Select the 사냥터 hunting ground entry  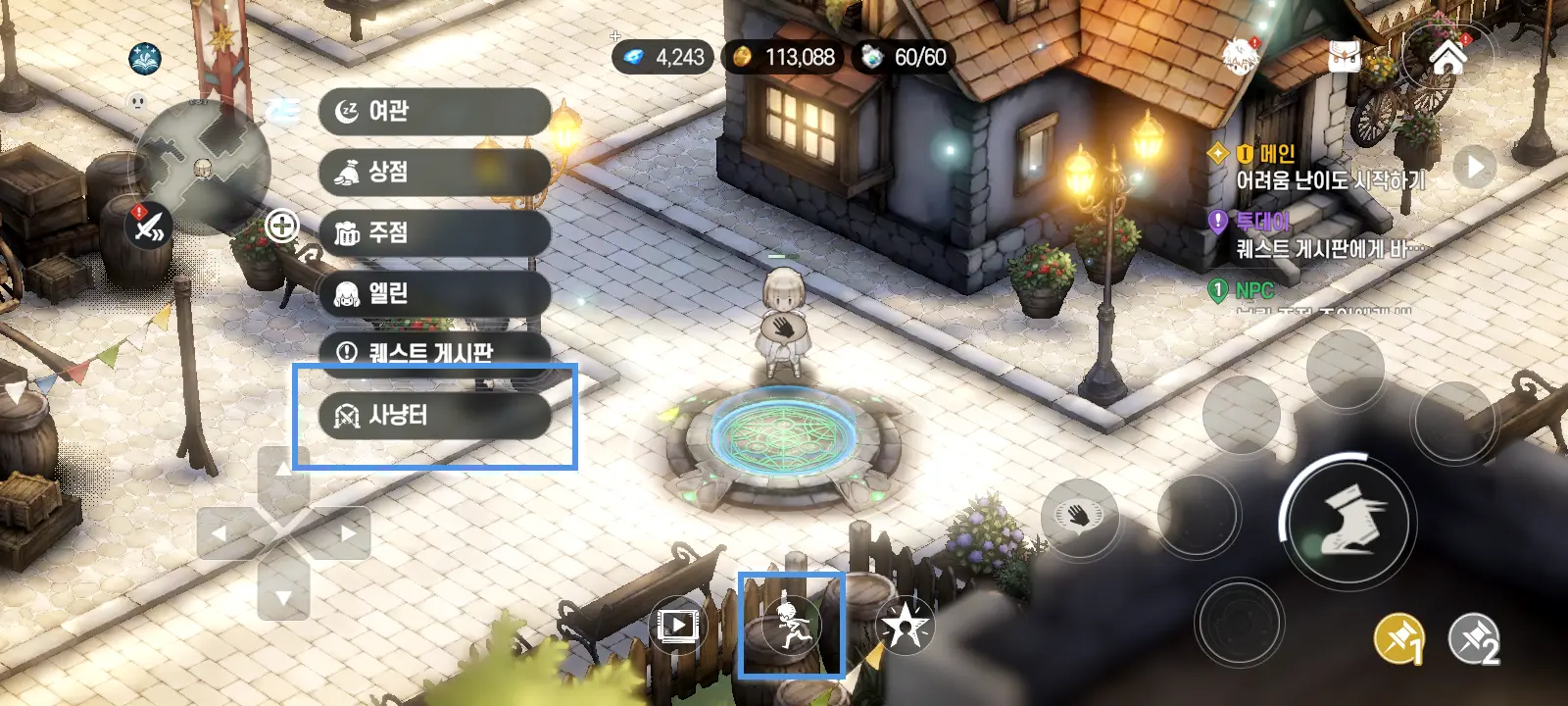click(433, 416)
